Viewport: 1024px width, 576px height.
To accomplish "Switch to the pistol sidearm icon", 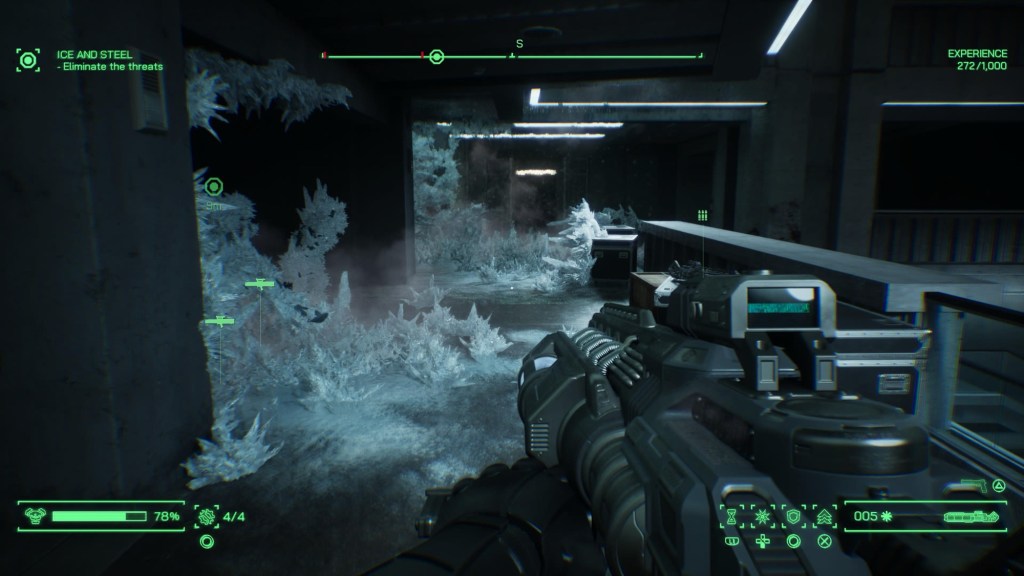I will [x=968, y=486].
